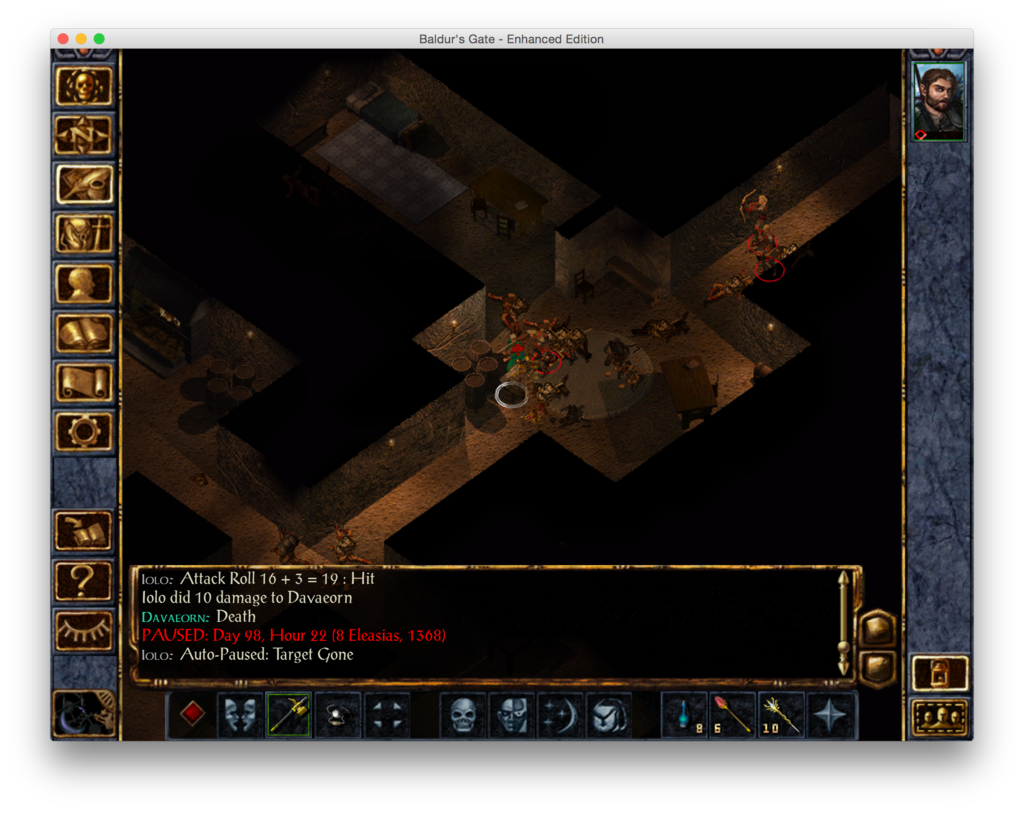
Task: Open the help question mark
Action: click(84, 578)
